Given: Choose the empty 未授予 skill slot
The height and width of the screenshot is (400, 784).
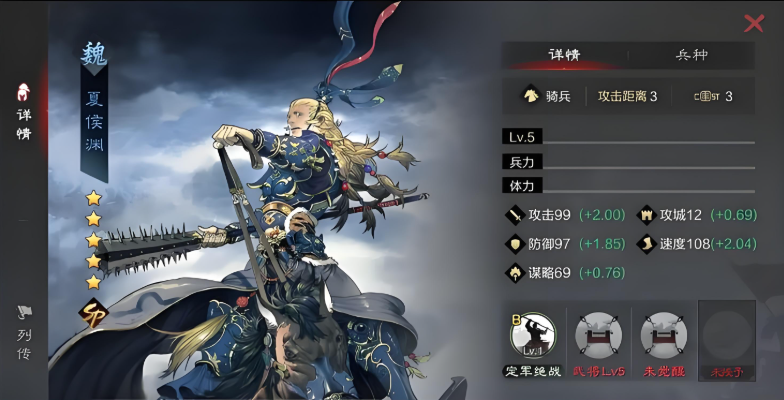Looking at the screenshot, I should click(726, 336).
